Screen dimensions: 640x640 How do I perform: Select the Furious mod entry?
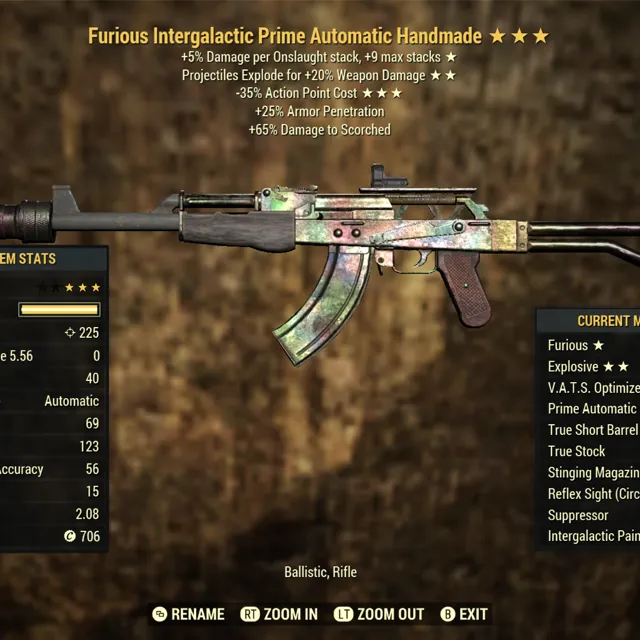click(576, 345)
